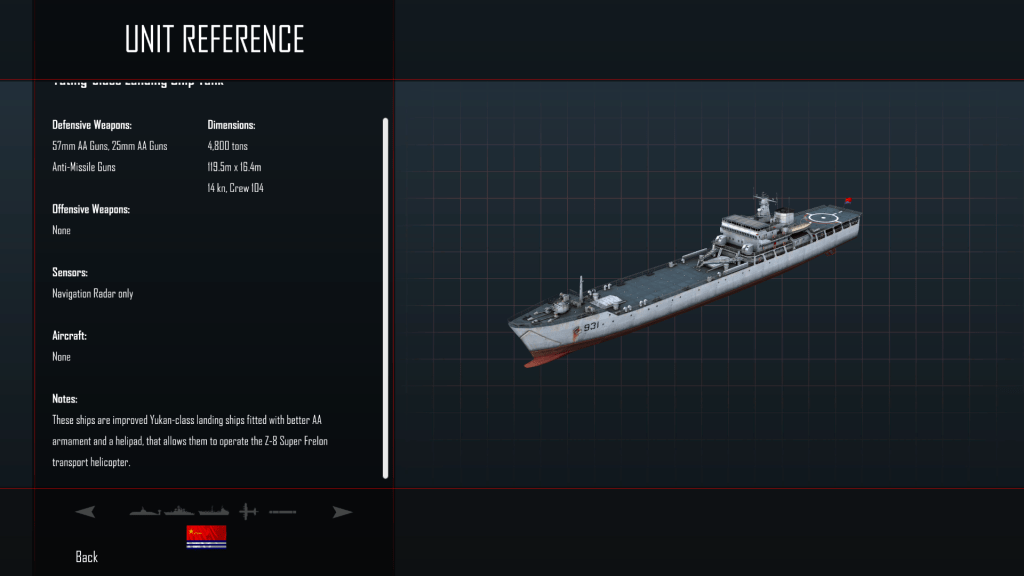Open the missile weapons category icon
1024x576 pixels.
coord(283,512)
